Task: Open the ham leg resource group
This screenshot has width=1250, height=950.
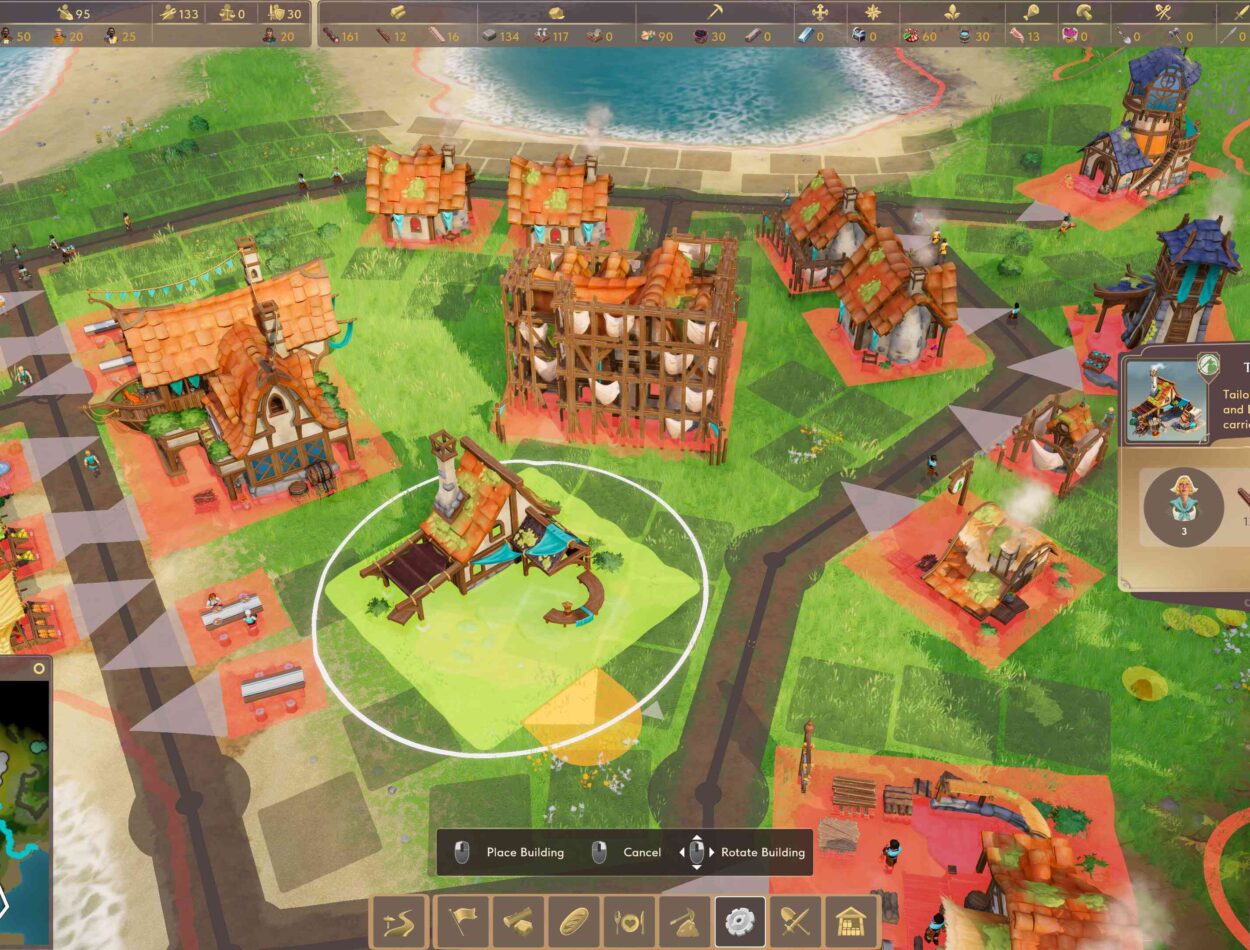Action: tap(1031, 13)
